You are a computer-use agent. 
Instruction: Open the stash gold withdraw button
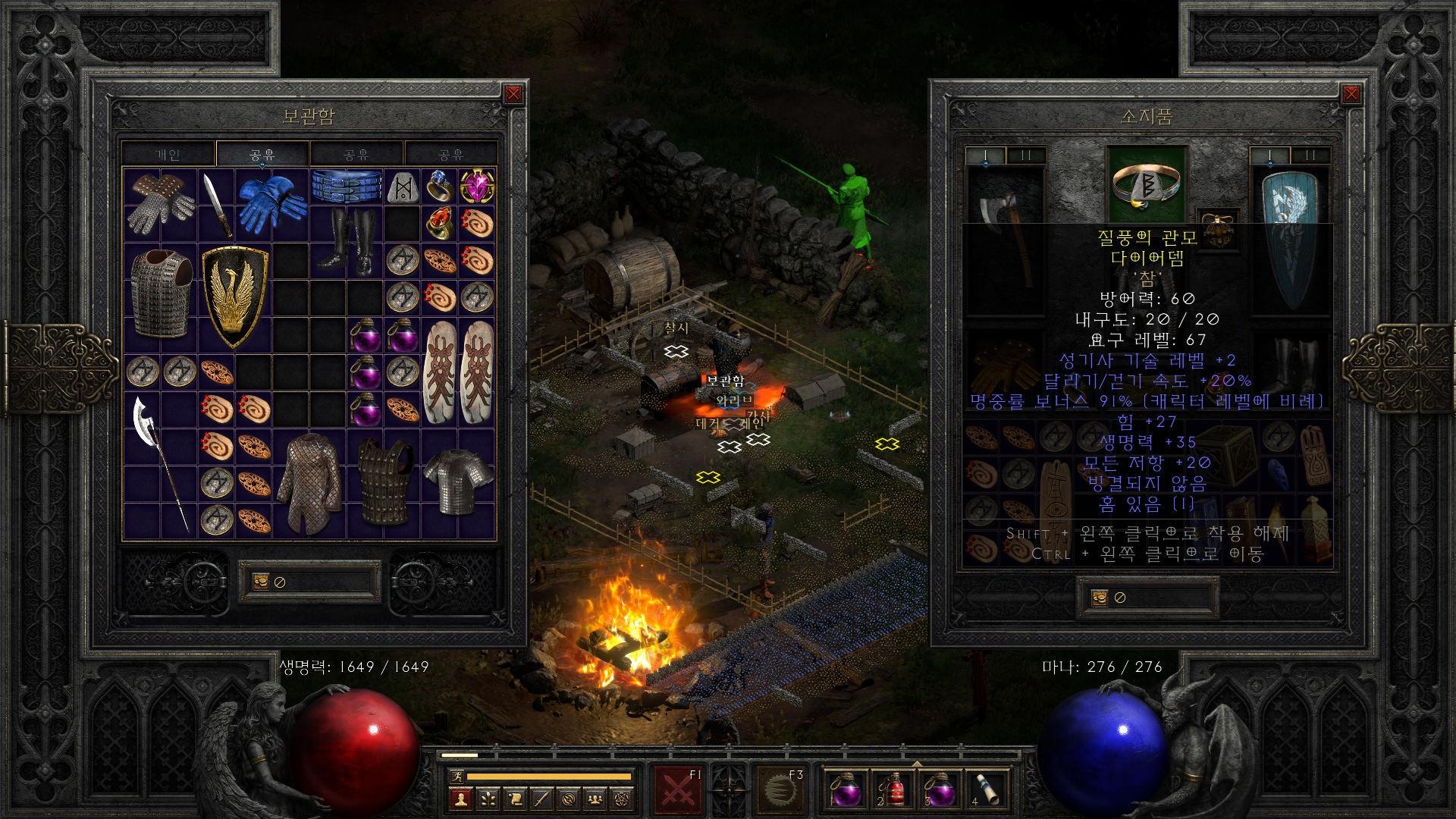pos(261,582)
